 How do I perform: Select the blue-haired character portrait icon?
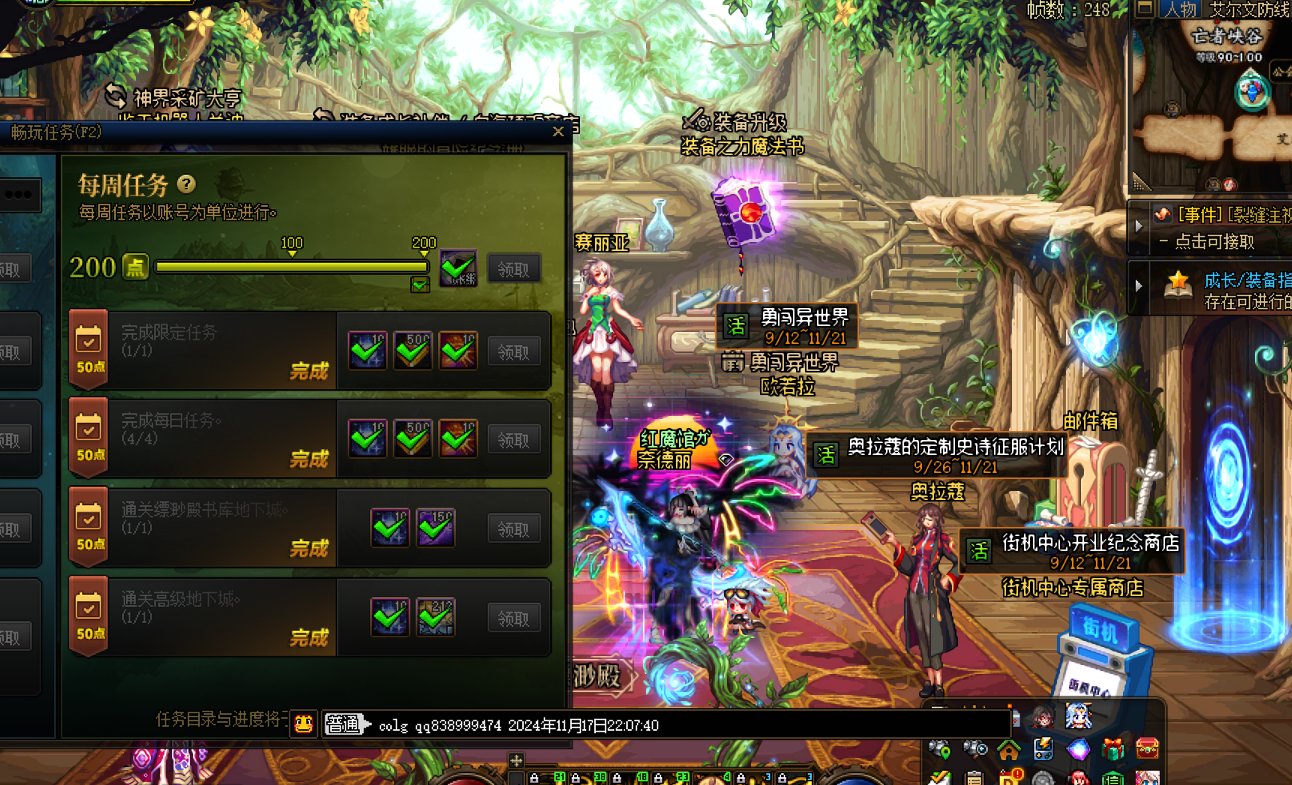[x=1078, y=716]
